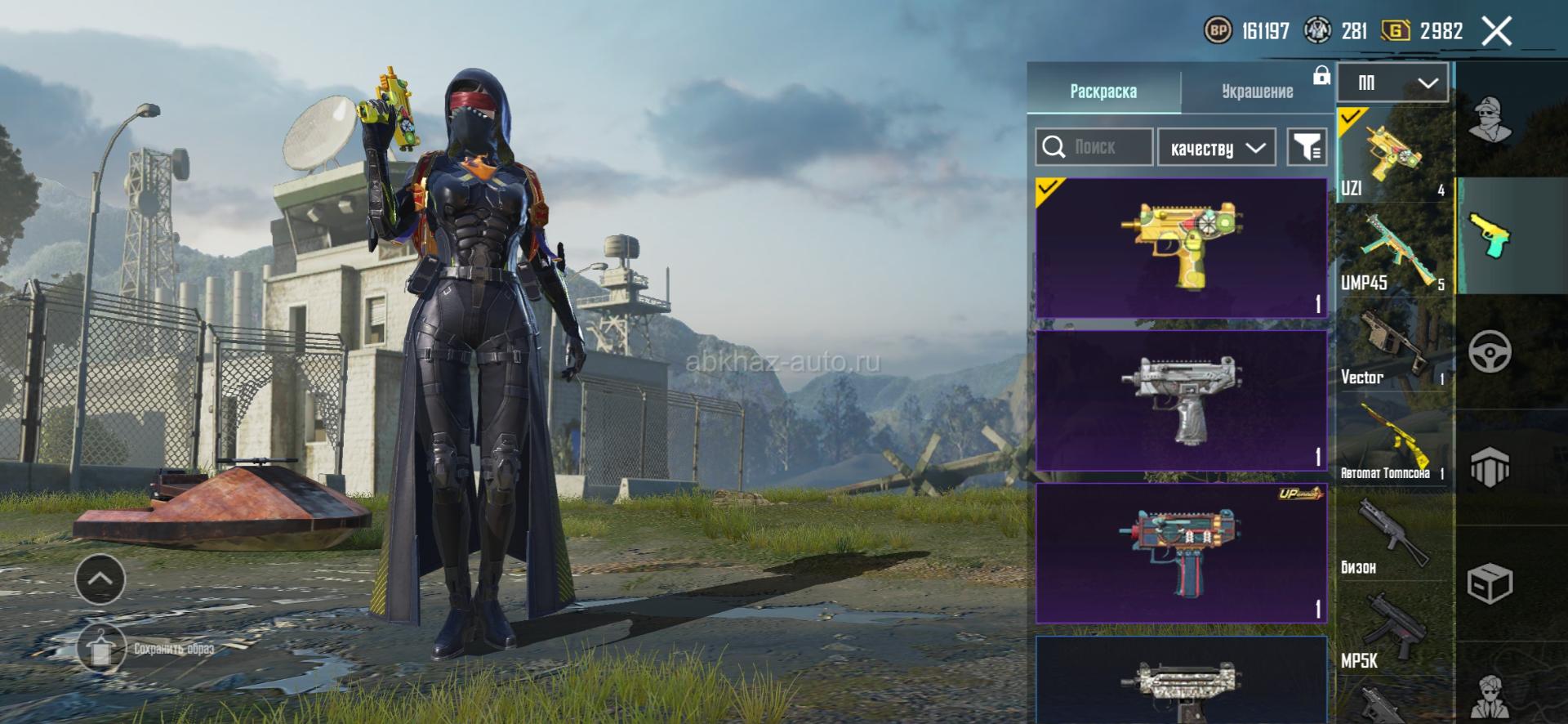Open the ПП weapon type dropdown
This screenshot has width=1568, height=724.
[1392, 83]
